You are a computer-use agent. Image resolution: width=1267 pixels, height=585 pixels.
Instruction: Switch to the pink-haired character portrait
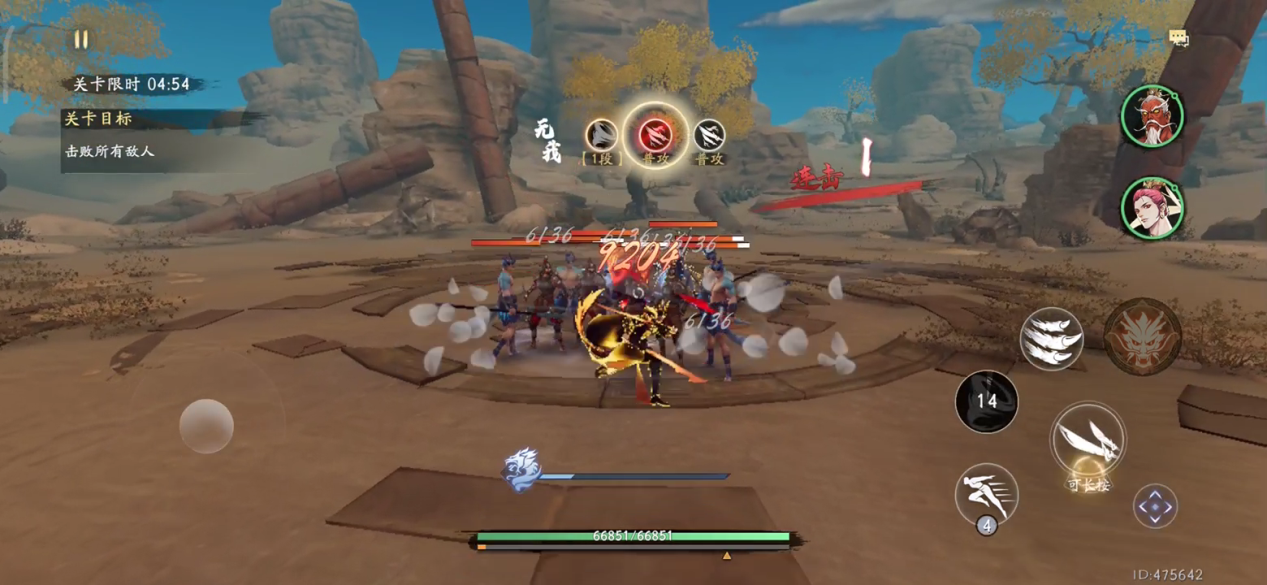1153,208
